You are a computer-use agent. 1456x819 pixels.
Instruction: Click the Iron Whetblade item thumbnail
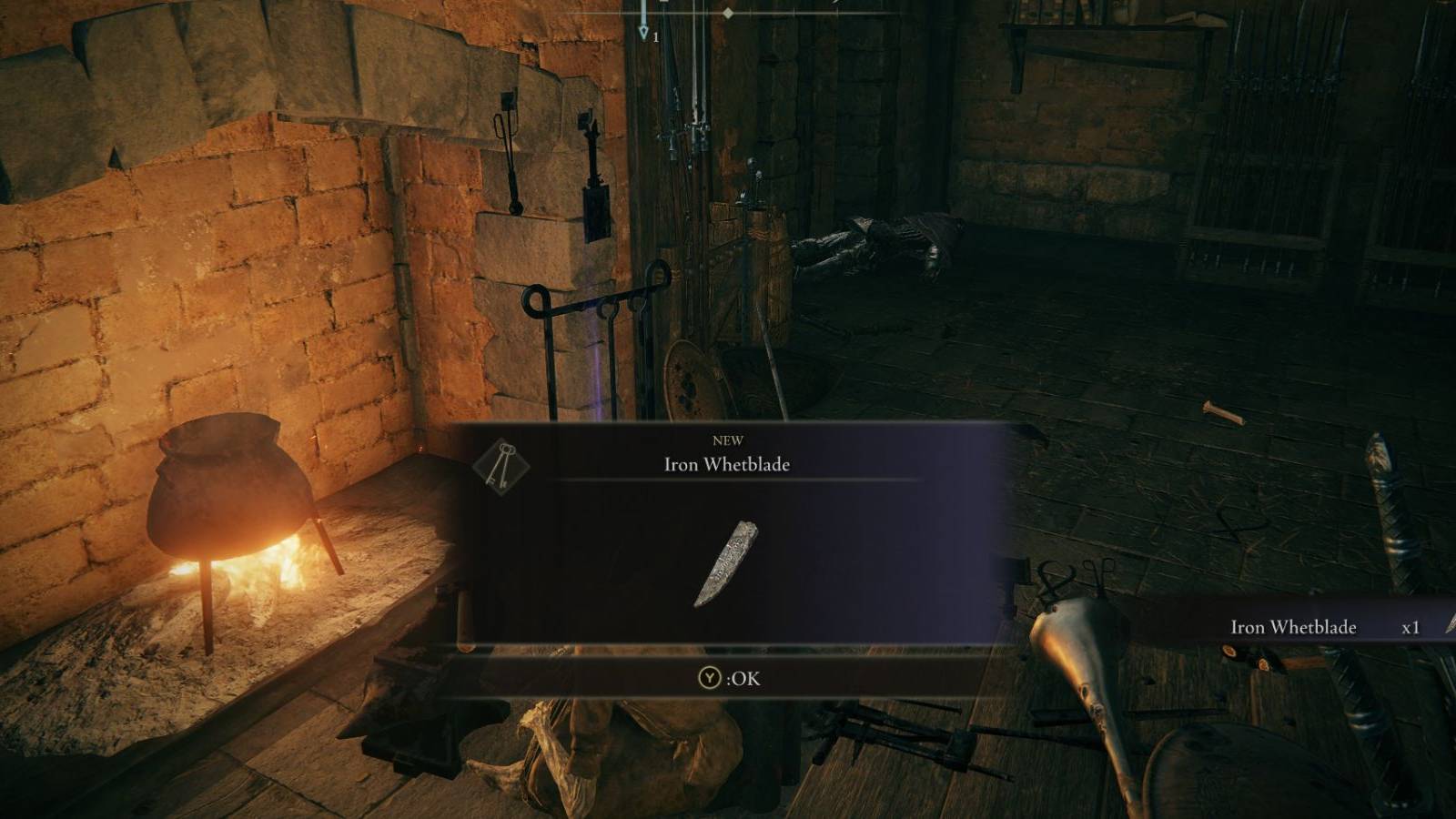point(723,562)
